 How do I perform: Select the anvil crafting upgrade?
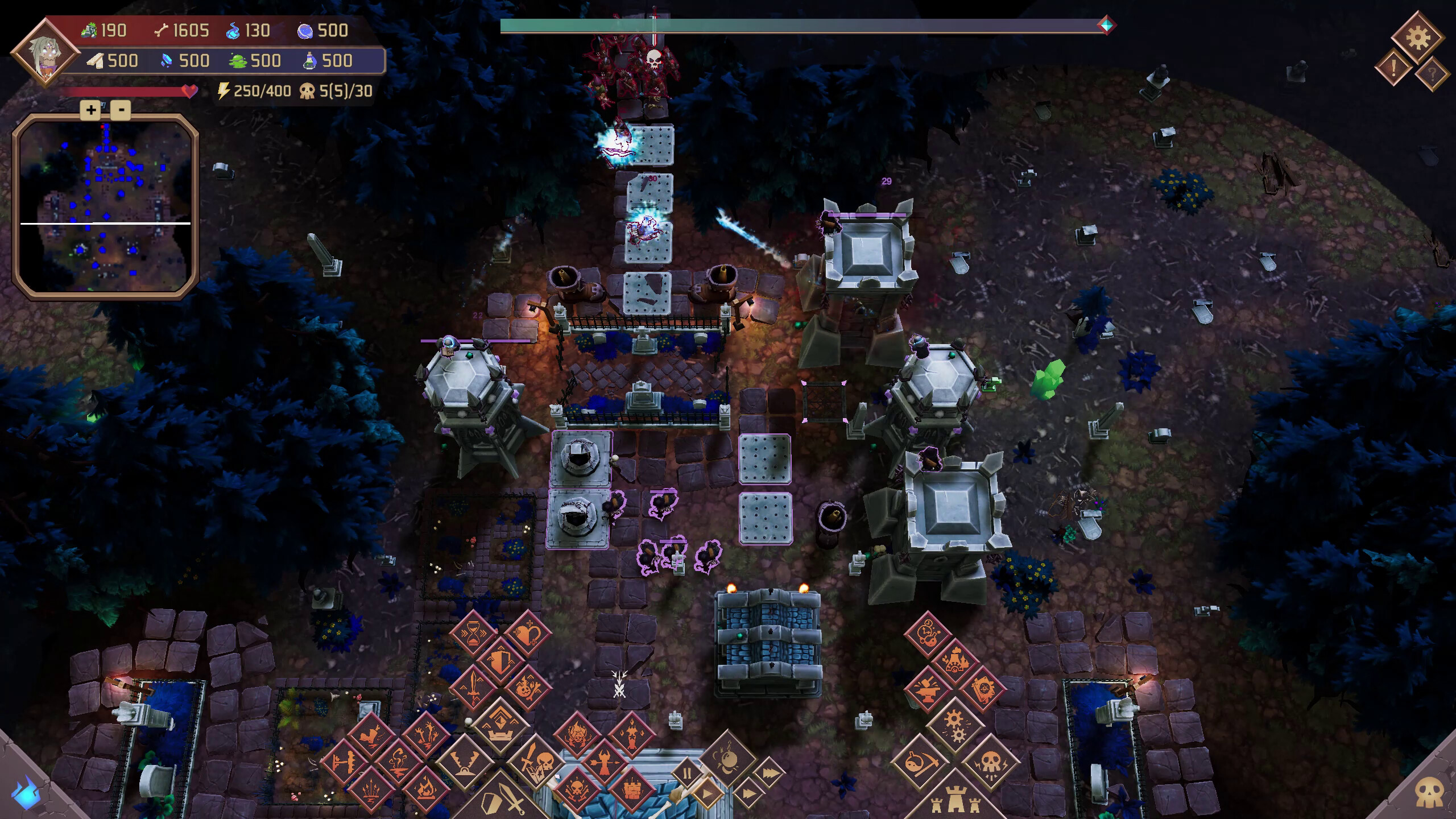pyautogui.click(x=927, y=690)
